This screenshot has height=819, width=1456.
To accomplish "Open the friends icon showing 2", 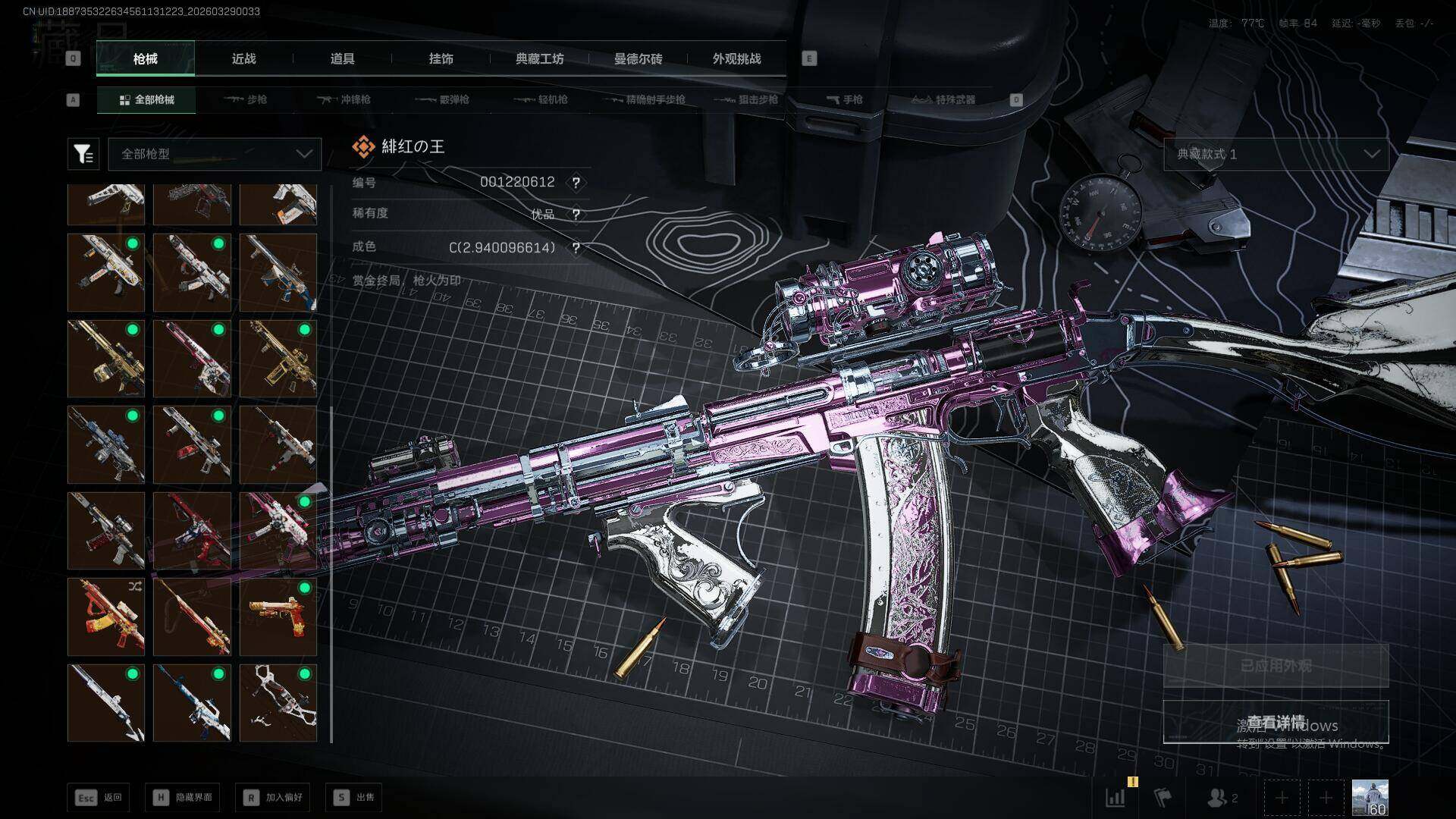I will tap(1222, 797).
